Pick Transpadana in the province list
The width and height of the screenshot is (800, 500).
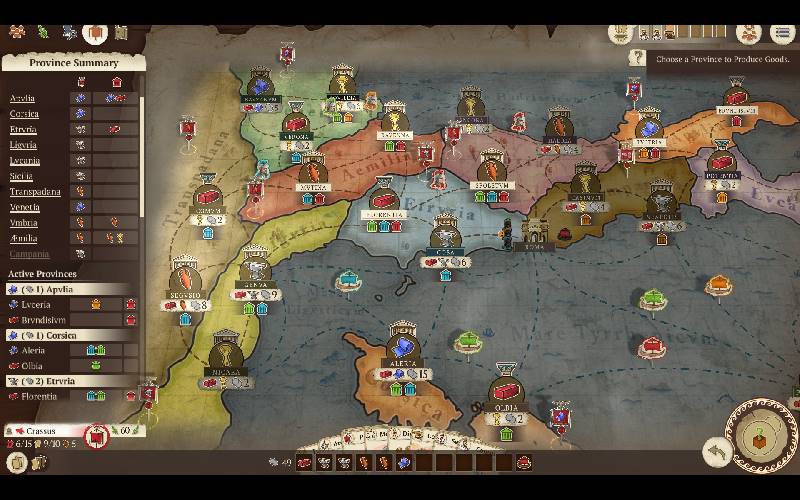pos(35,192)
